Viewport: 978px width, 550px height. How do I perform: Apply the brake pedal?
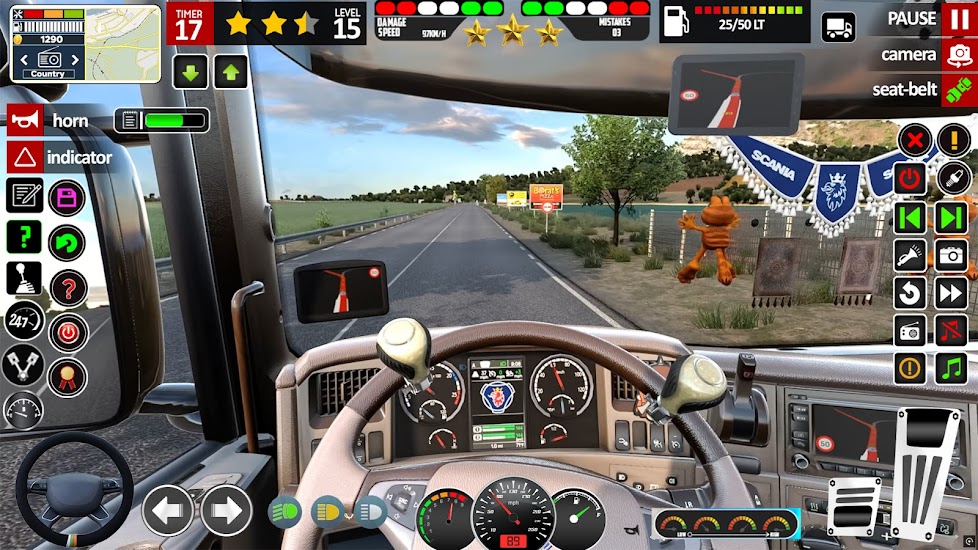[x=855, y=505]
